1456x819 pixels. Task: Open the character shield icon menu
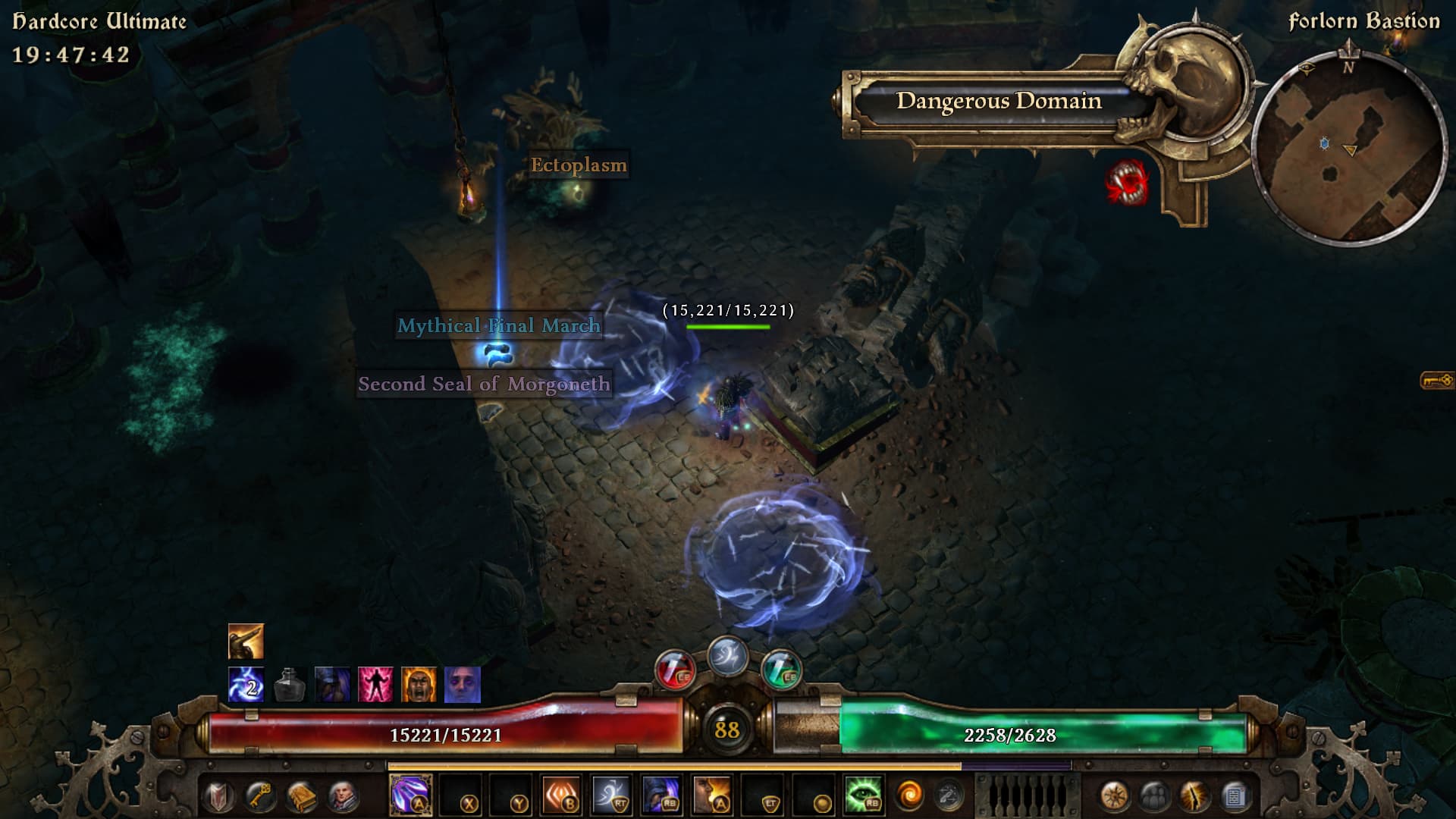(x=219, y=796)
